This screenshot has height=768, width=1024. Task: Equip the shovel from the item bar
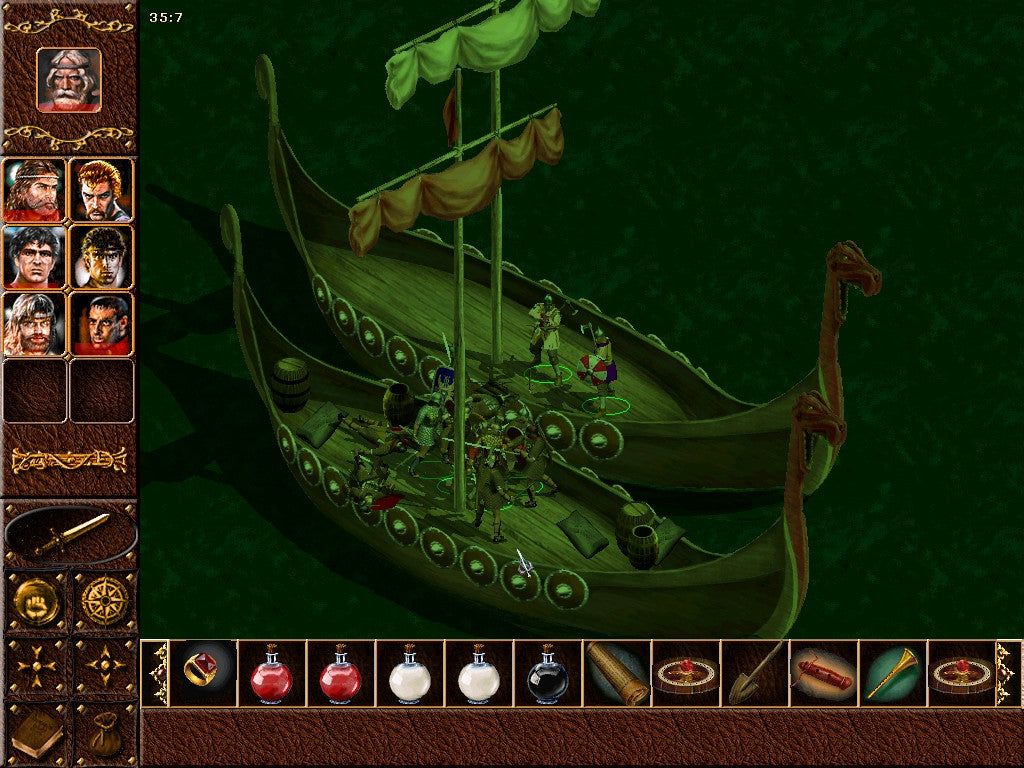click(x=754, y=674)
